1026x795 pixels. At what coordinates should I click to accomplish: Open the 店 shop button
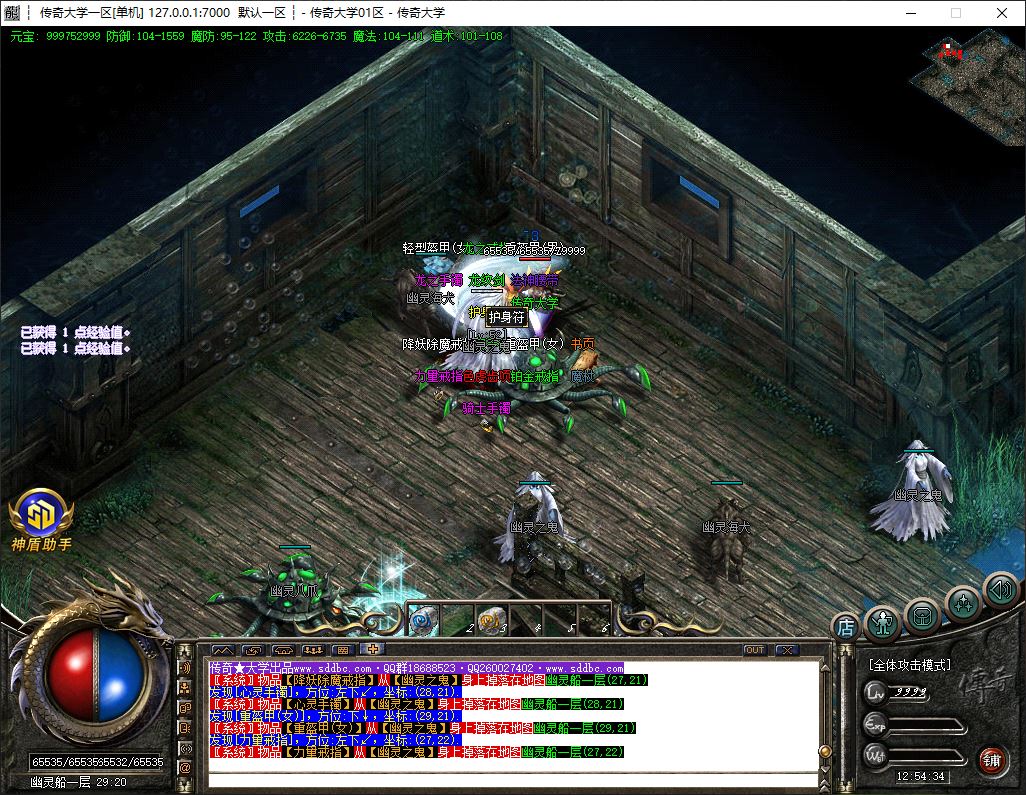[846, 629]
